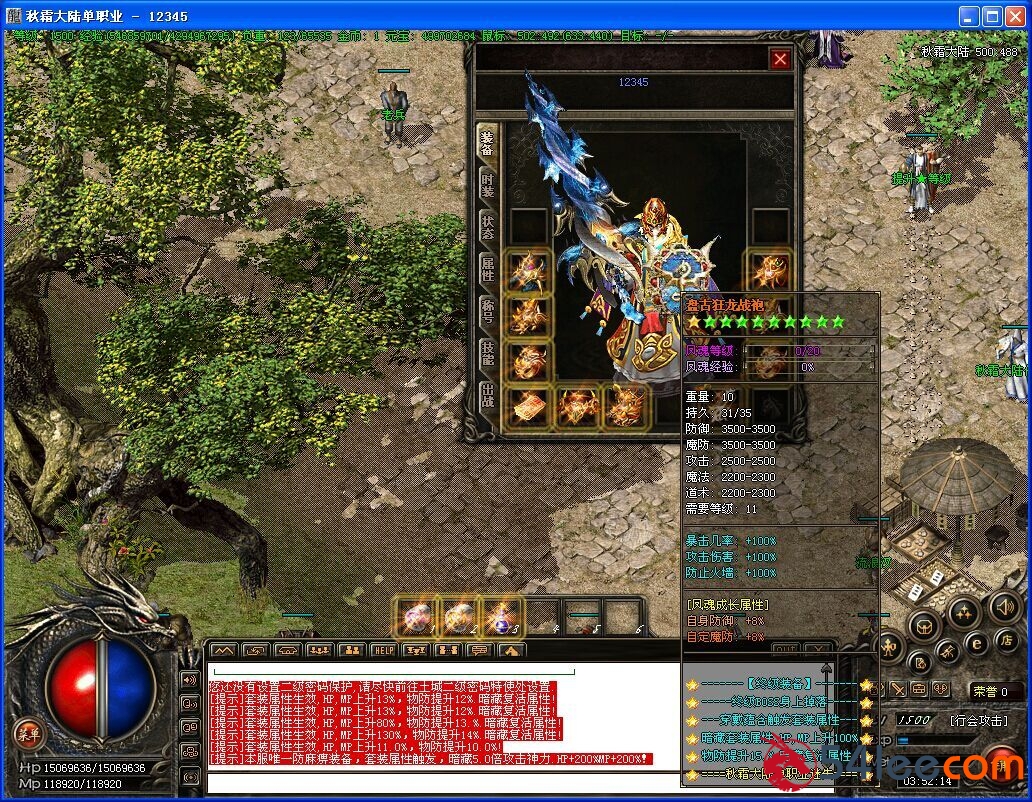Open the 状态 status tab
Screen dimensions: 1032x802
pos(487,226)
